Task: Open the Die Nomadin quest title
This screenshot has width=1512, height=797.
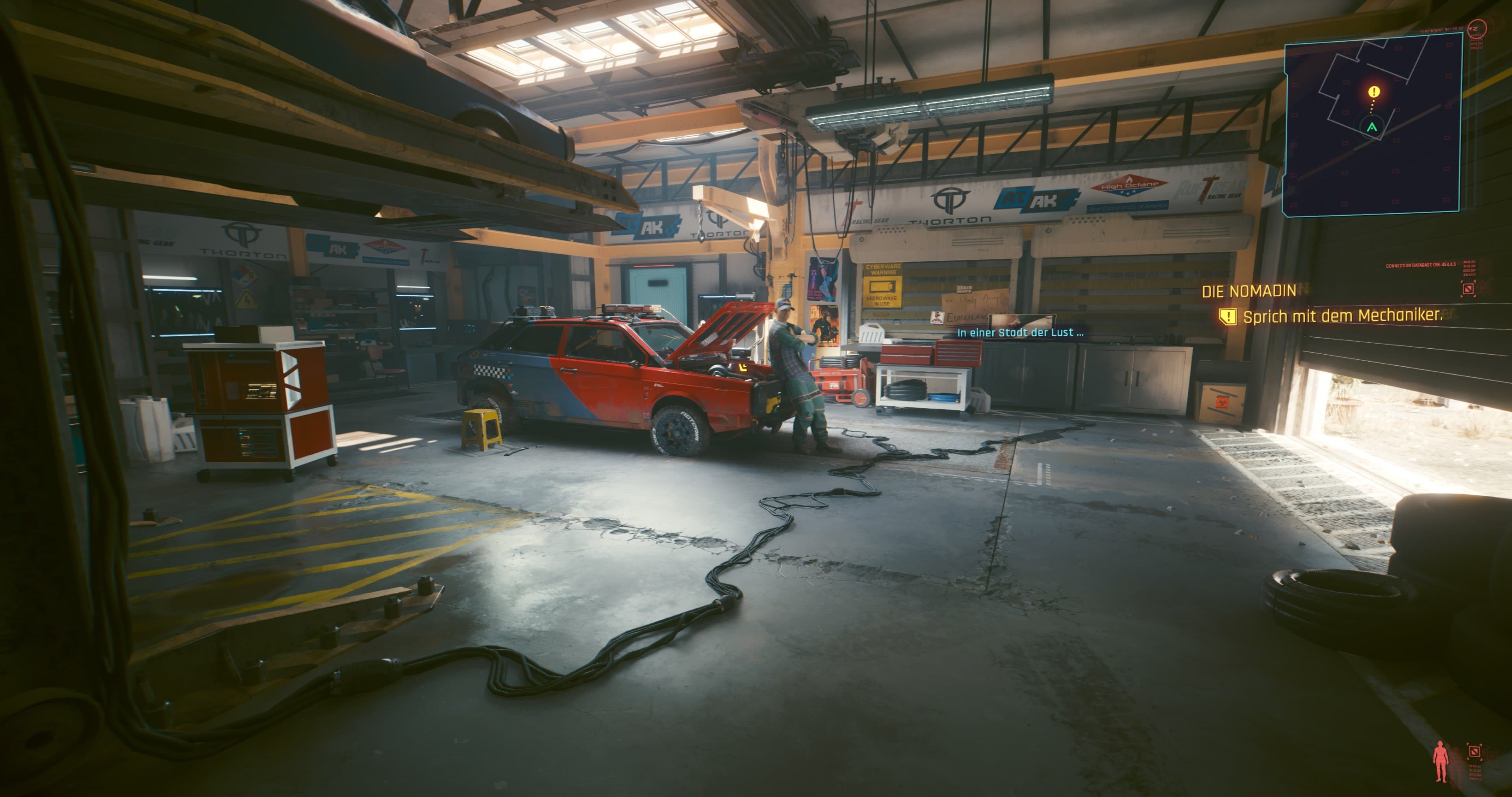Action: (x=1249, y=291)
